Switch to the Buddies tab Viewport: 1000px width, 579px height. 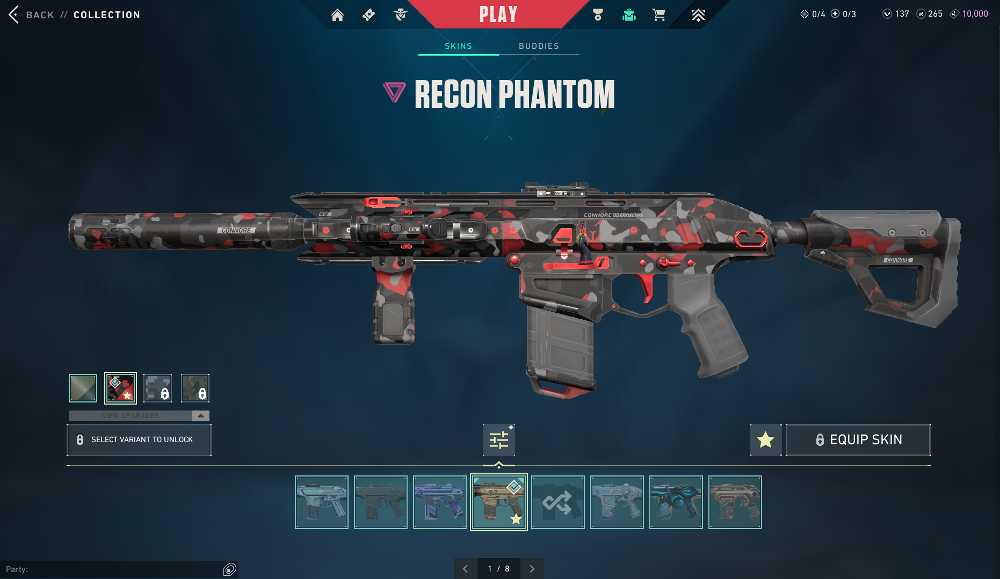click(538, 46)
